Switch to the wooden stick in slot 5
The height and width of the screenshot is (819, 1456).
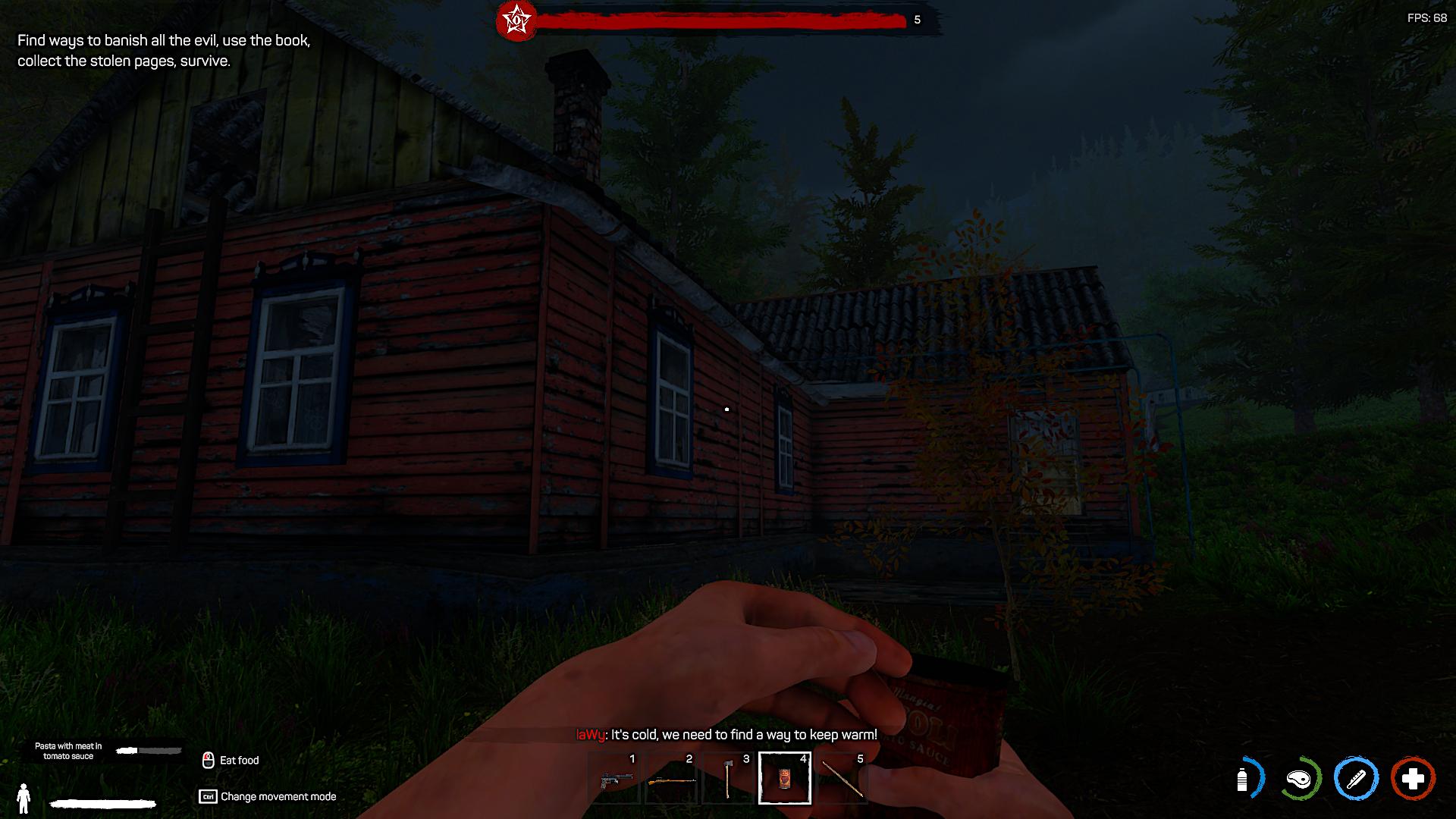tap(842, 778)
